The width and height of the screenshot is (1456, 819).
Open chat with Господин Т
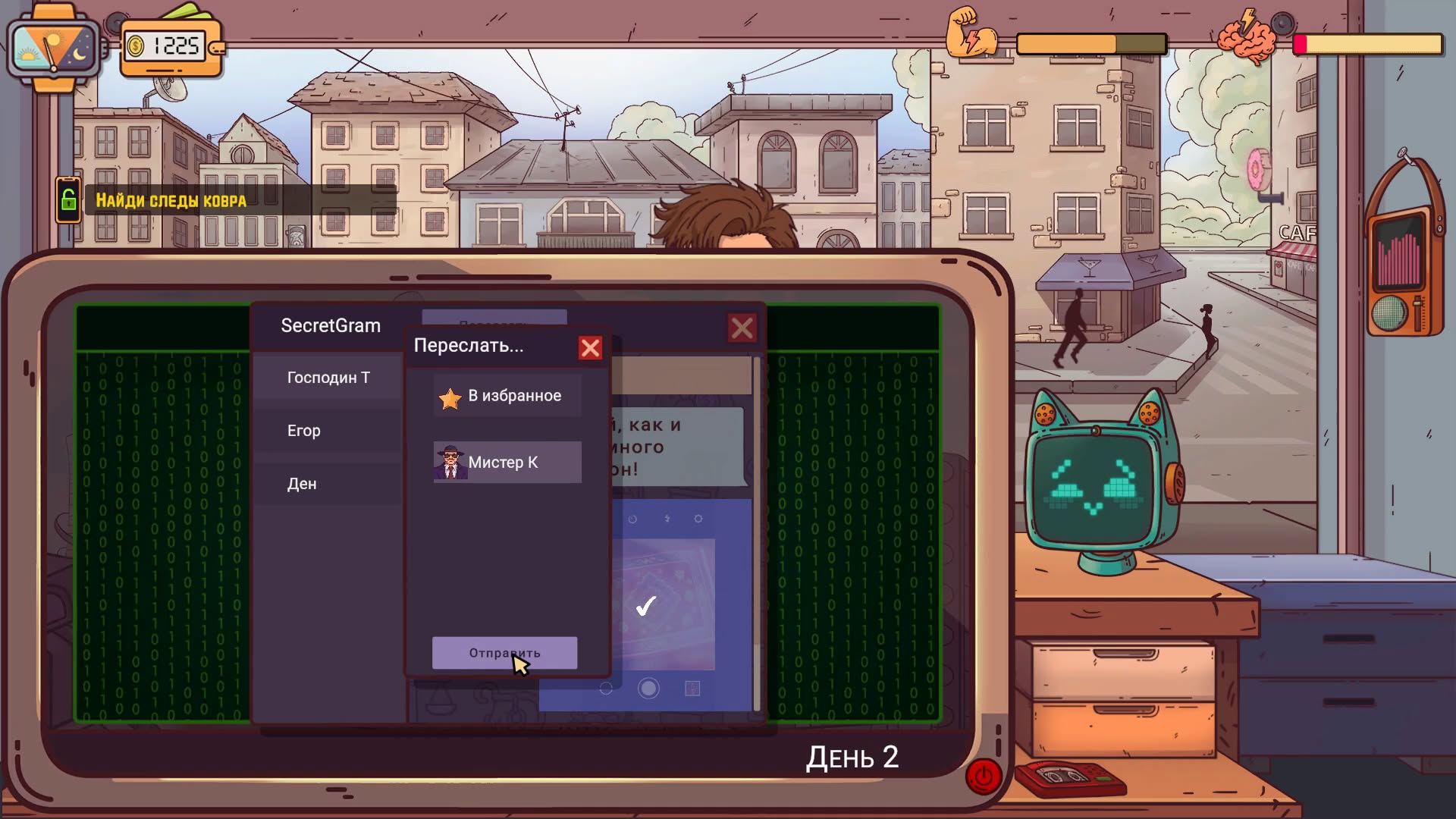pyautogui.click(x=328, y=378)
